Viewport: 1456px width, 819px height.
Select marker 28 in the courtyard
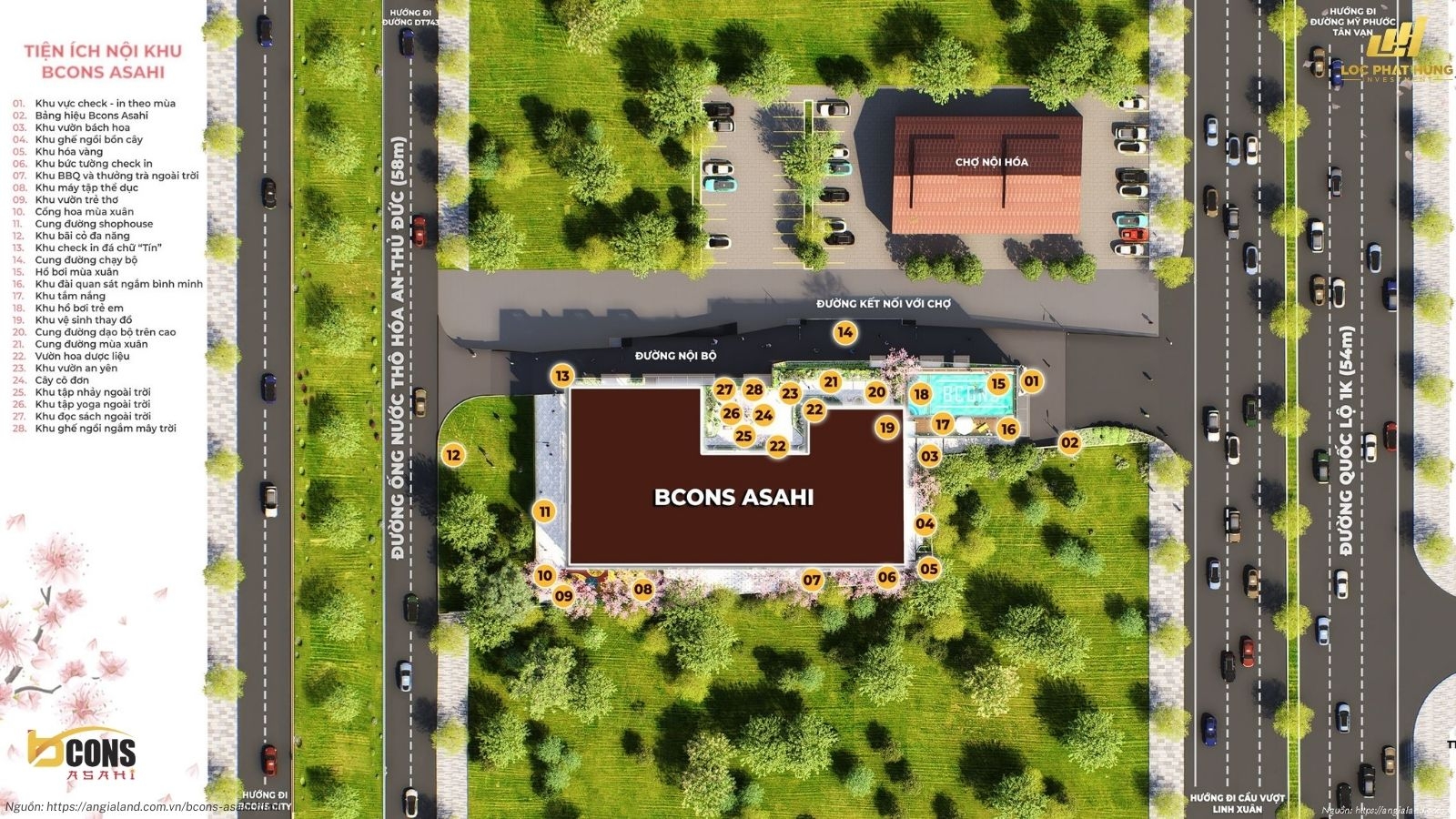pyautogui.click(x=753, y=389)
